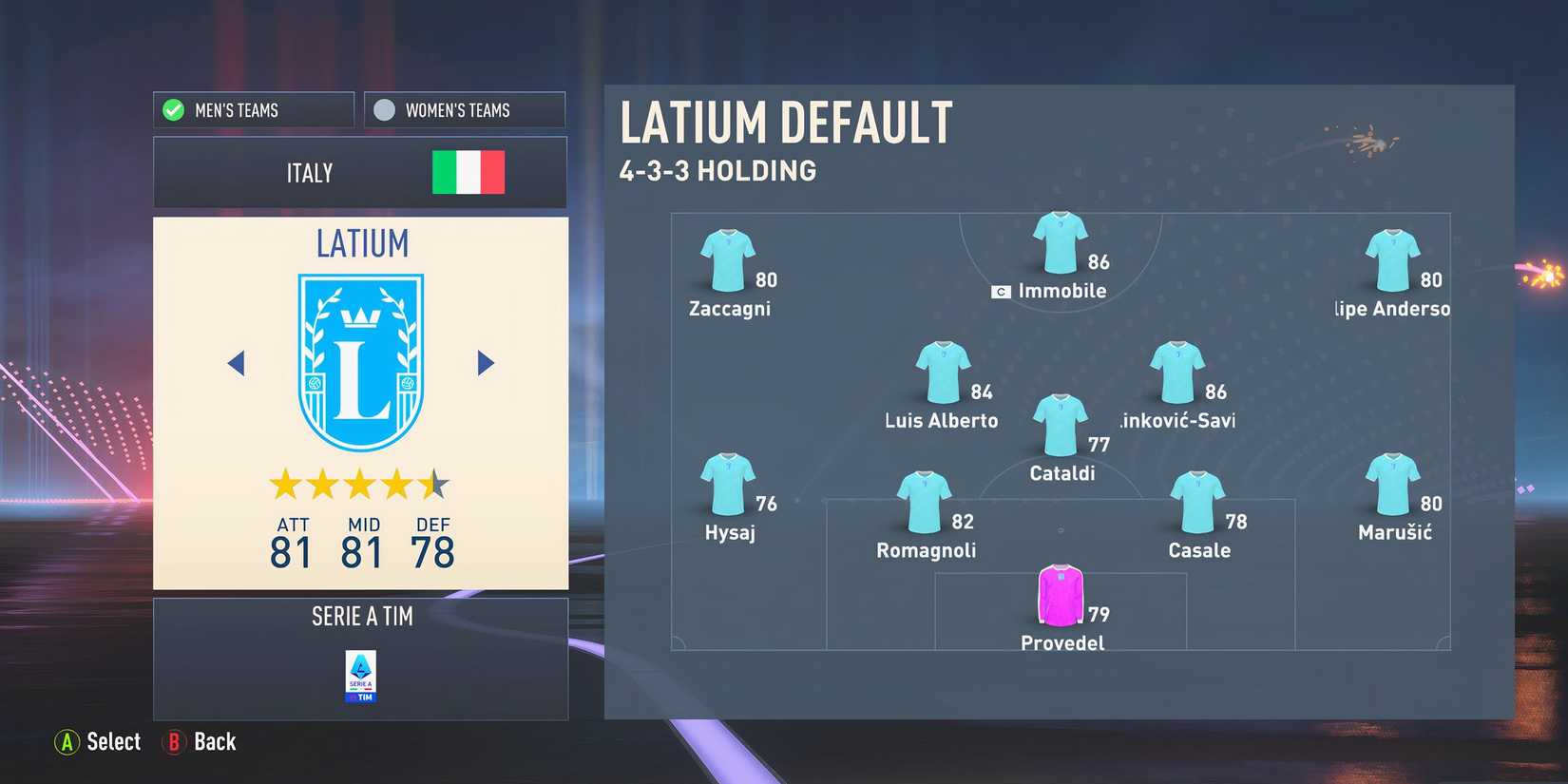Click the left arrow to browse previous team
This screenshot has width=1568, height=784.
[237, 363]
